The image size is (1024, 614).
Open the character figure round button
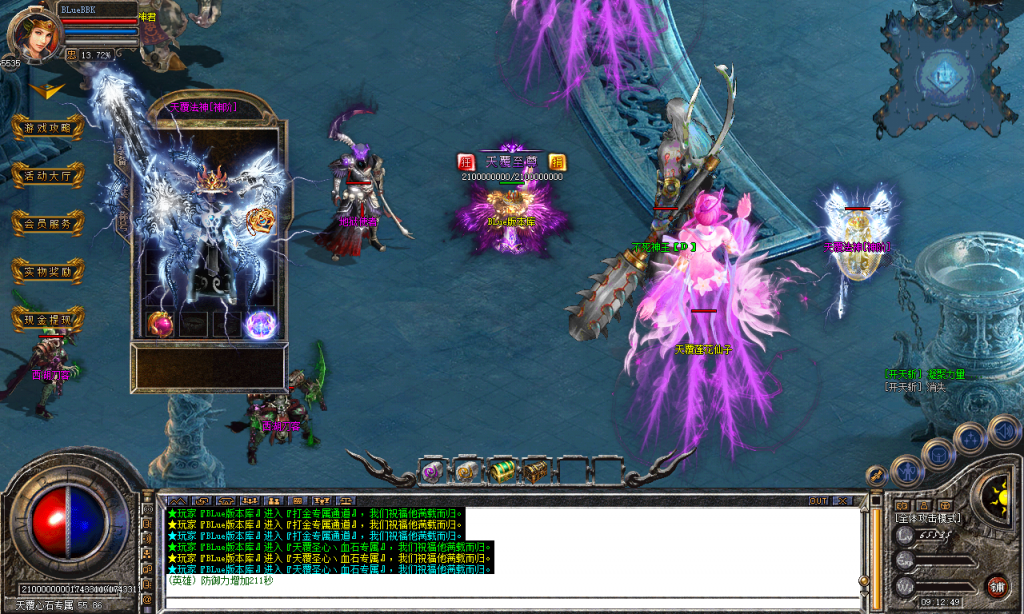coord(906,468)
